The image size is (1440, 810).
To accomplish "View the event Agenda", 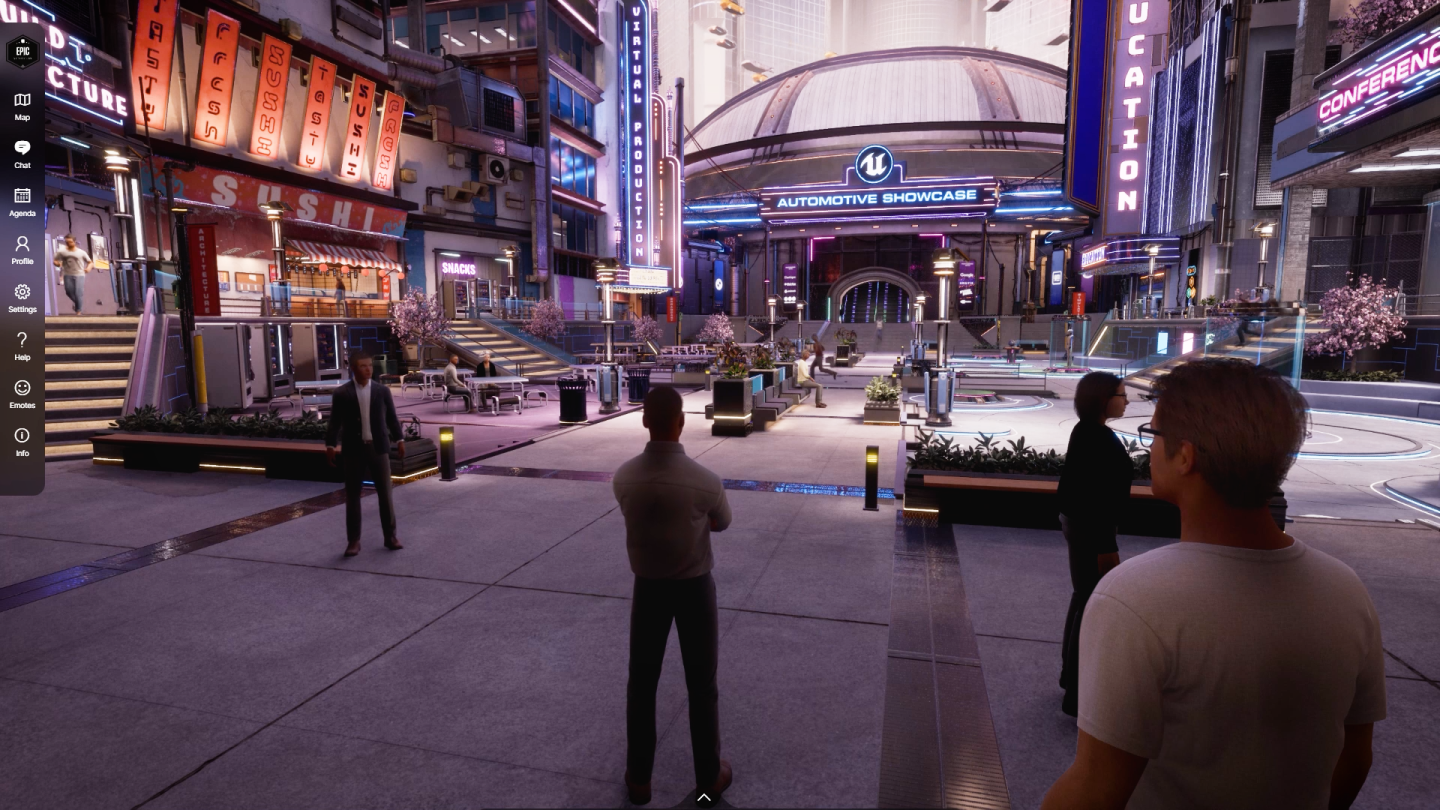I will pyautogui.click(x=21, y=201).
